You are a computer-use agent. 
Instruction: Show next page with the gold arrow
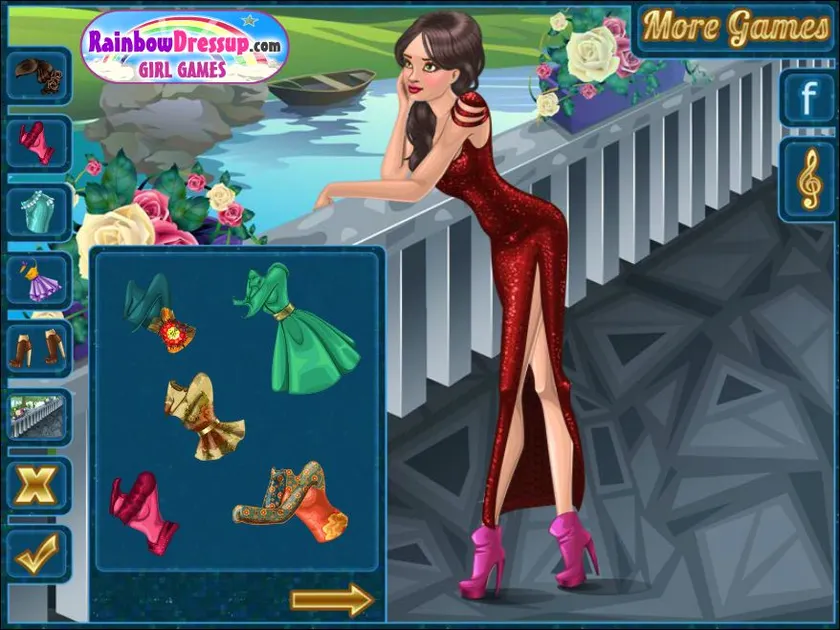[x=331, y=600]
